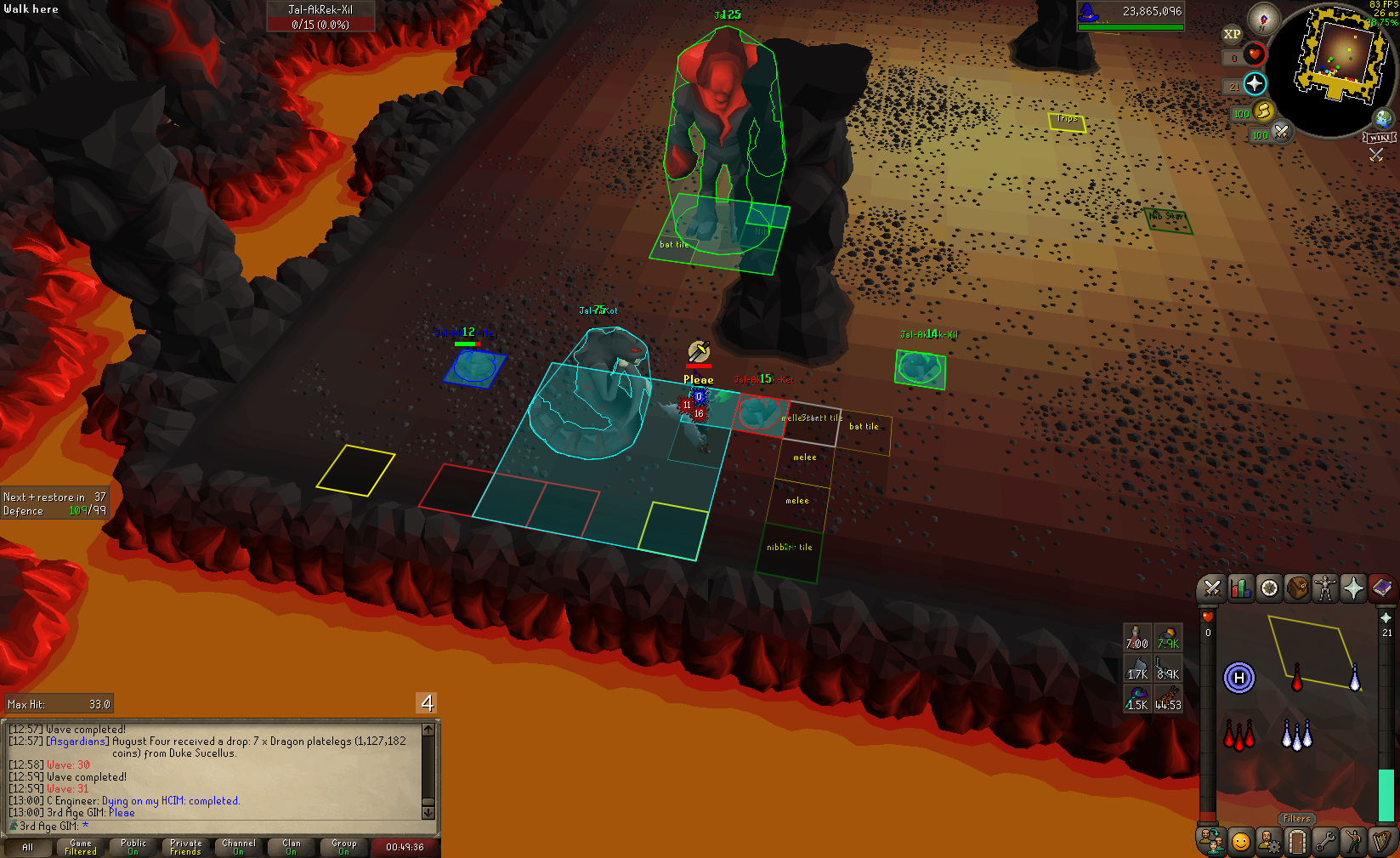Select the Game chat filter tab

coord(81,847)
